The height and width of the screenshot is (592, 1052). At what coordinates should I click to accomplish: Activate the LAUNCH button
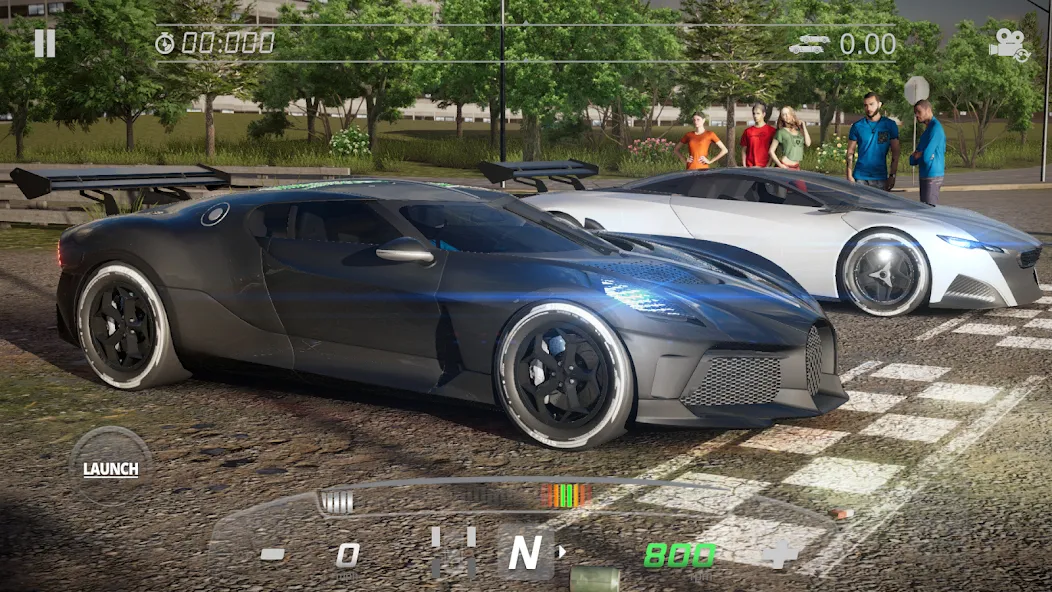pyautogui.click(x=110, y=467)
